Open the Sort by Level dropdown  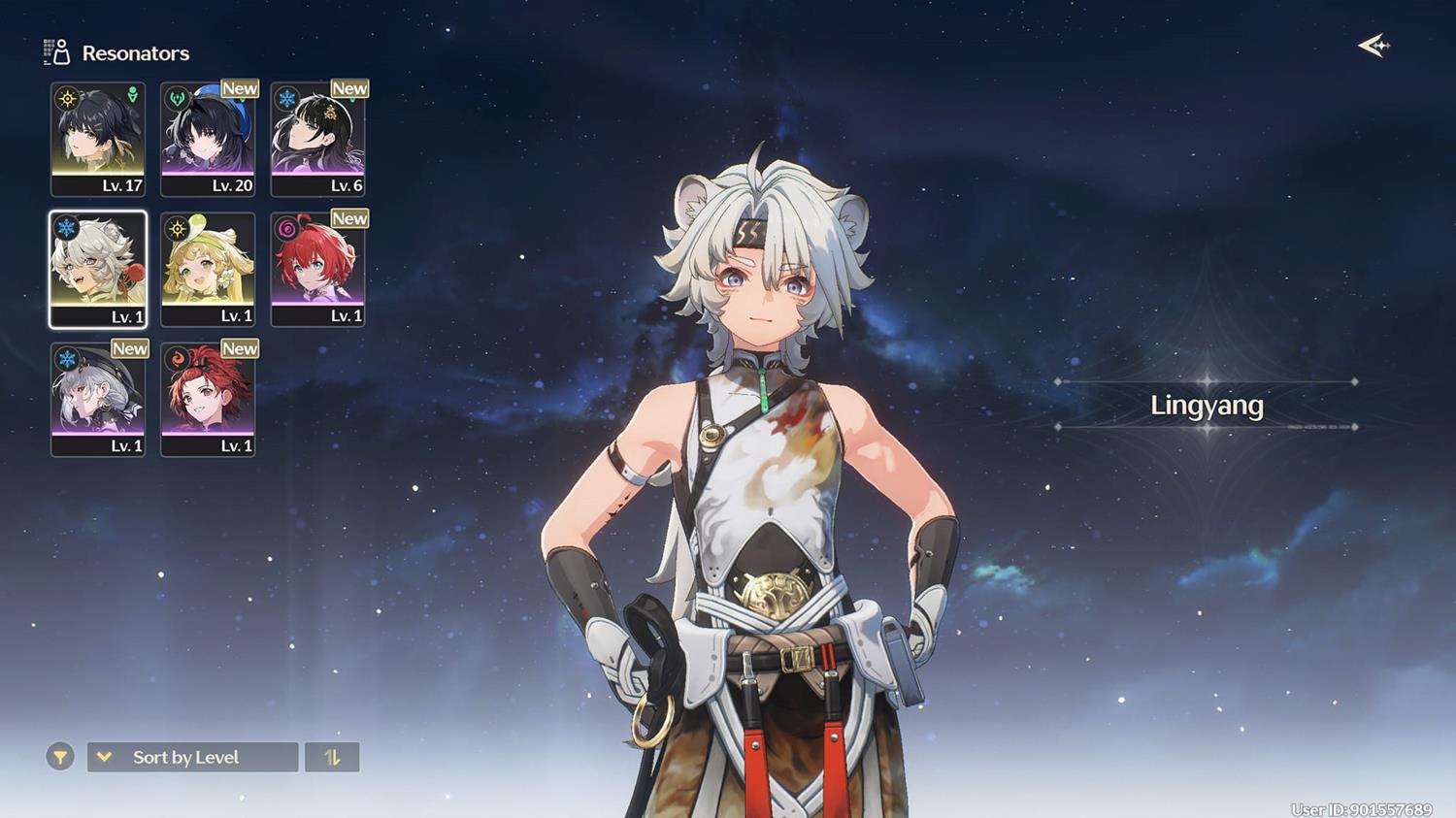pos(192,757)
